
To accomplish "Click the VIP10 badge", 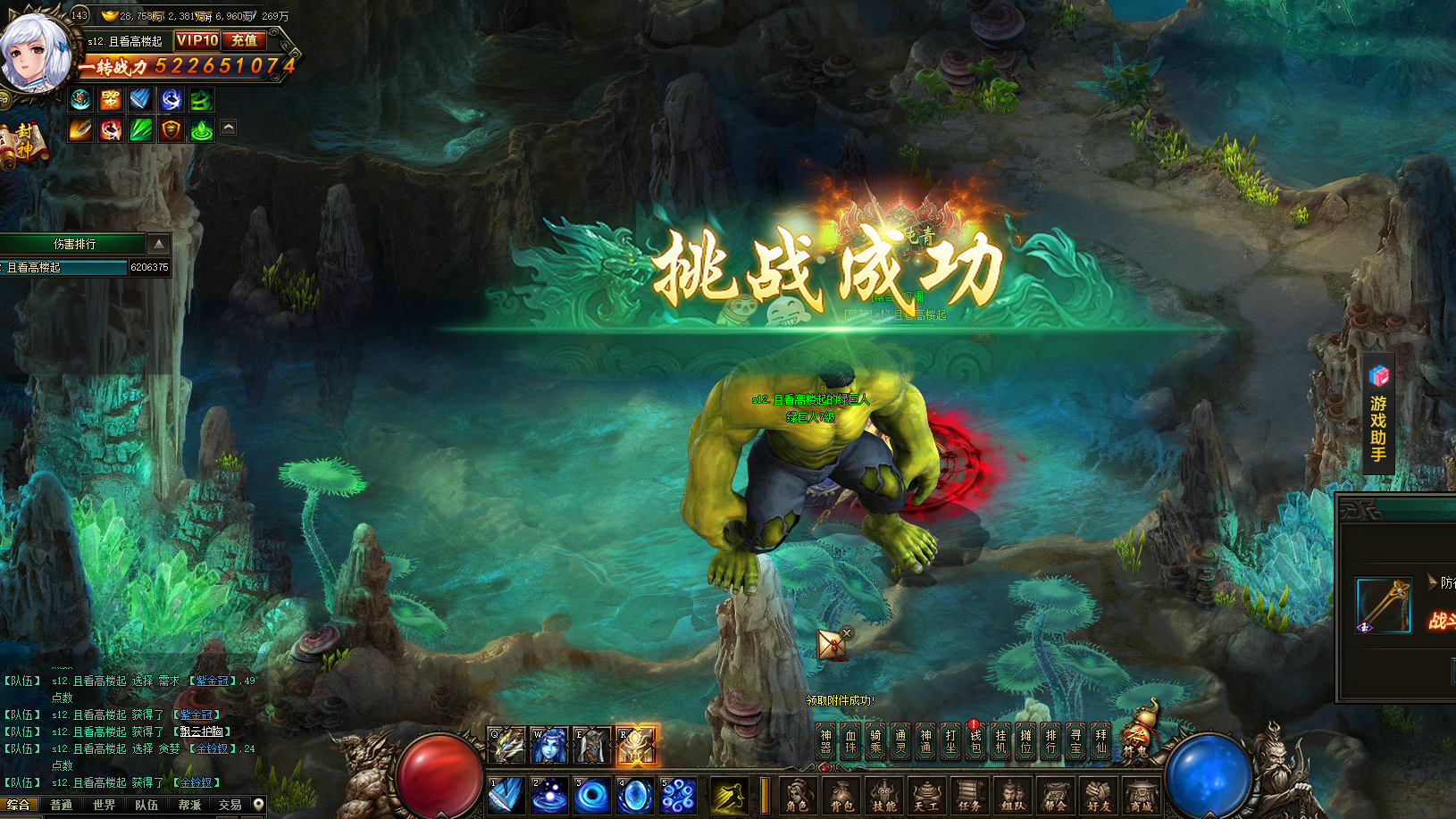I will pyautogui.click(x=197, y=40).
